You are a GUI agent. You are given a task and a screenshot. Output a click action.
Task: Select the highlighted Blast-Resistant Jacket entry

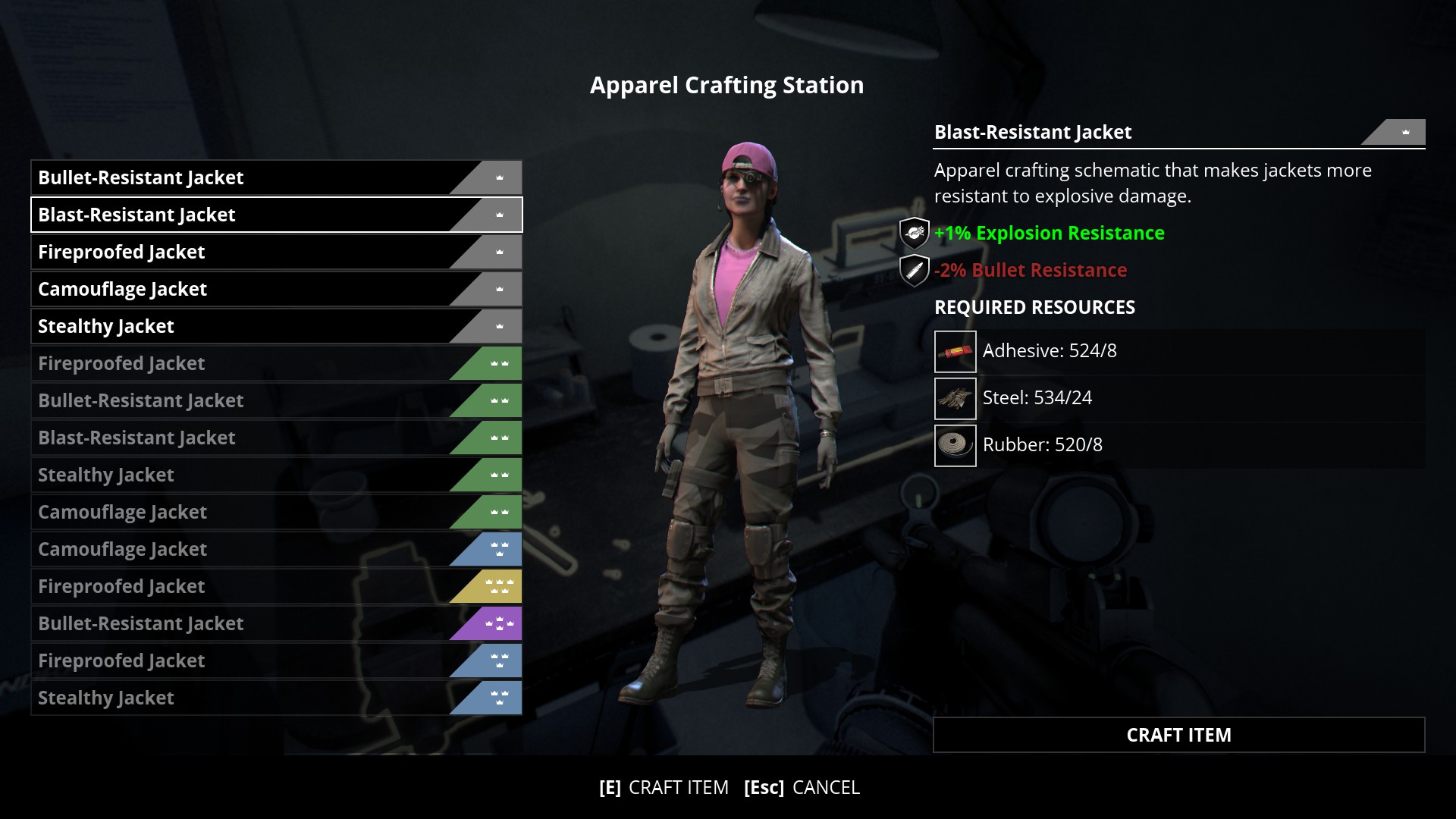[227, 215]
